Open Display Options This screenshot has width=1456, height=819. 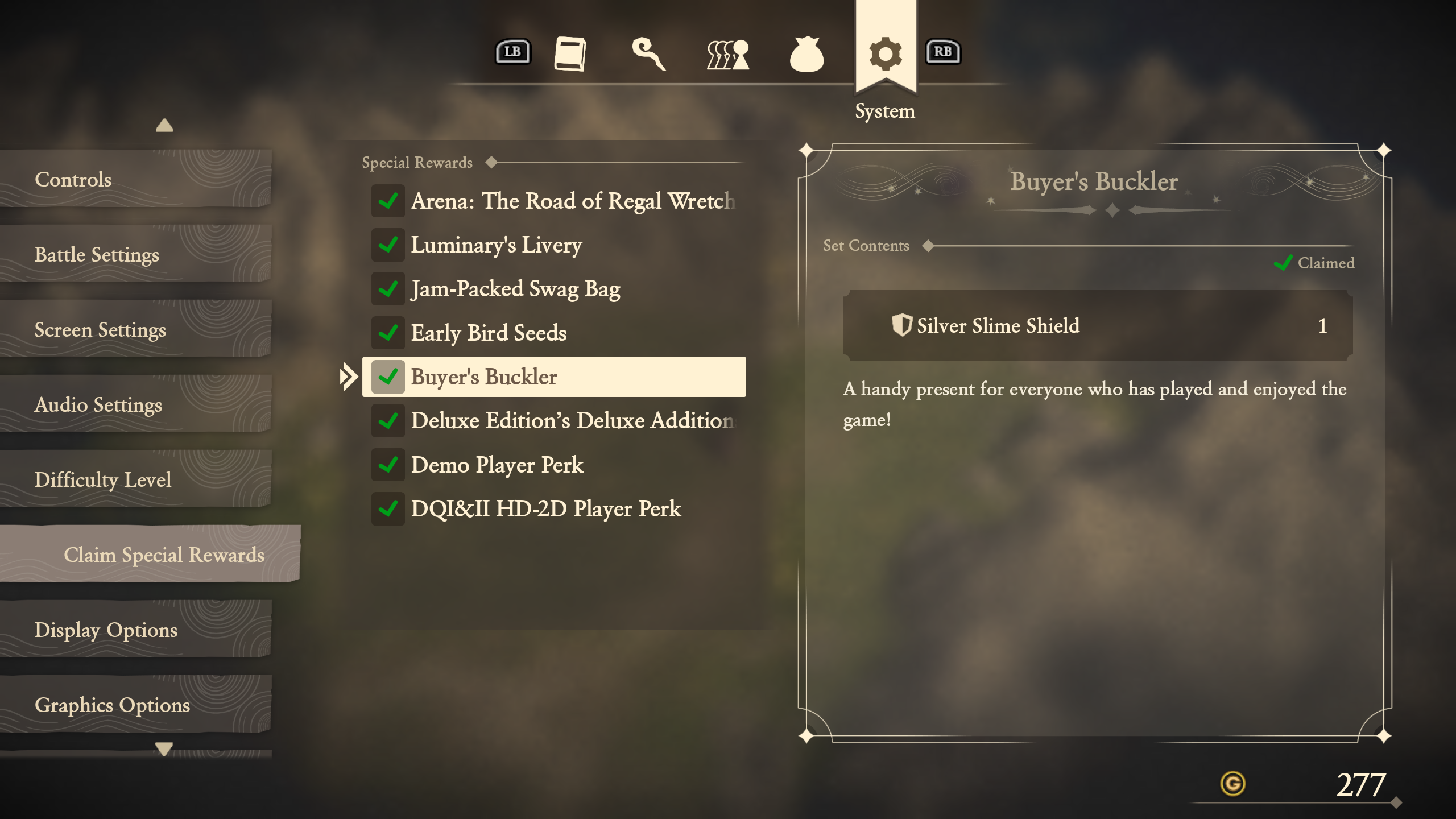click(x=135, y=630)
